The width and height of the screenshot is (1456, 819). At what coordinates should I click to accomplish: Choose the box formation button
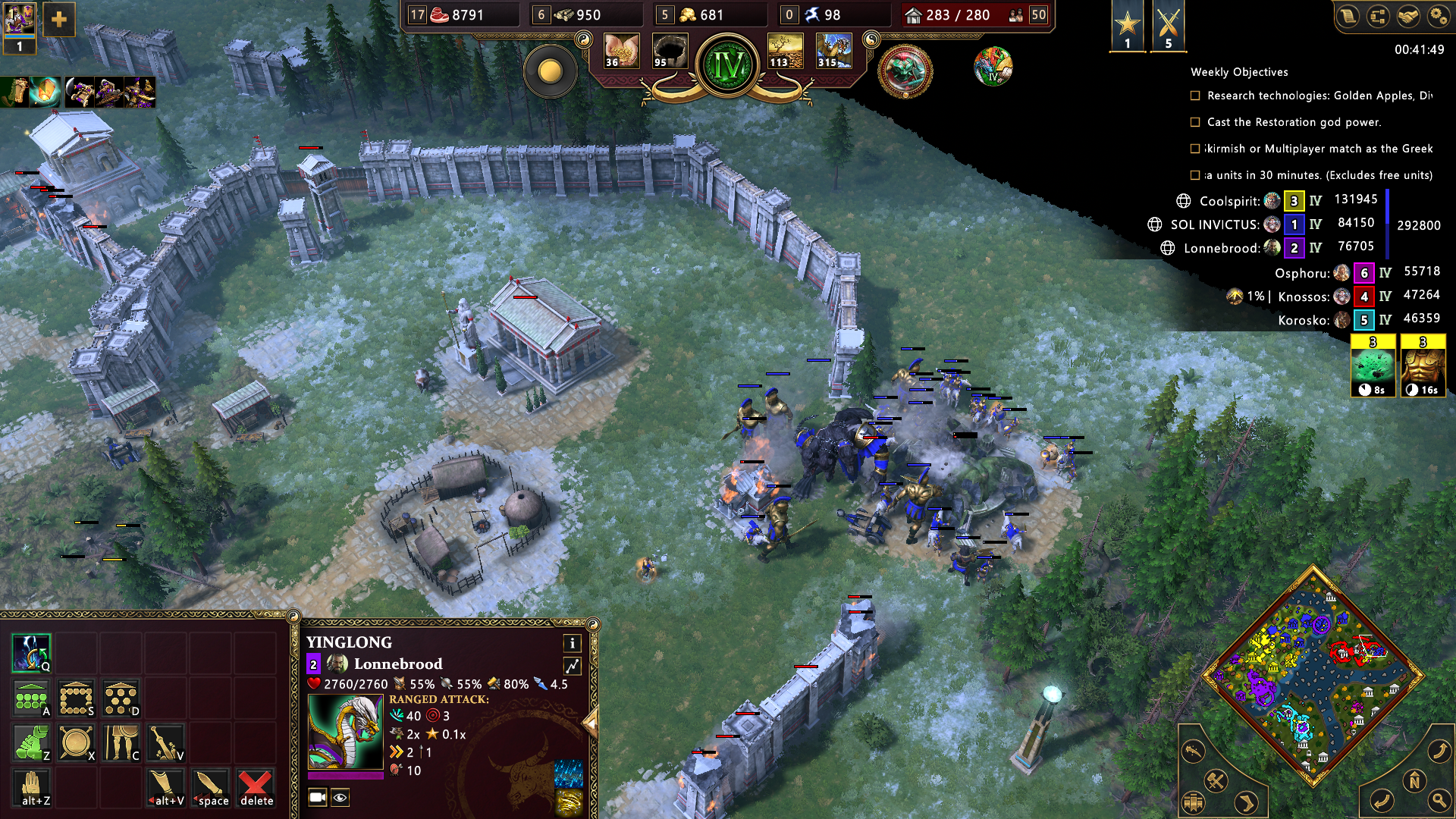[76, 698]
